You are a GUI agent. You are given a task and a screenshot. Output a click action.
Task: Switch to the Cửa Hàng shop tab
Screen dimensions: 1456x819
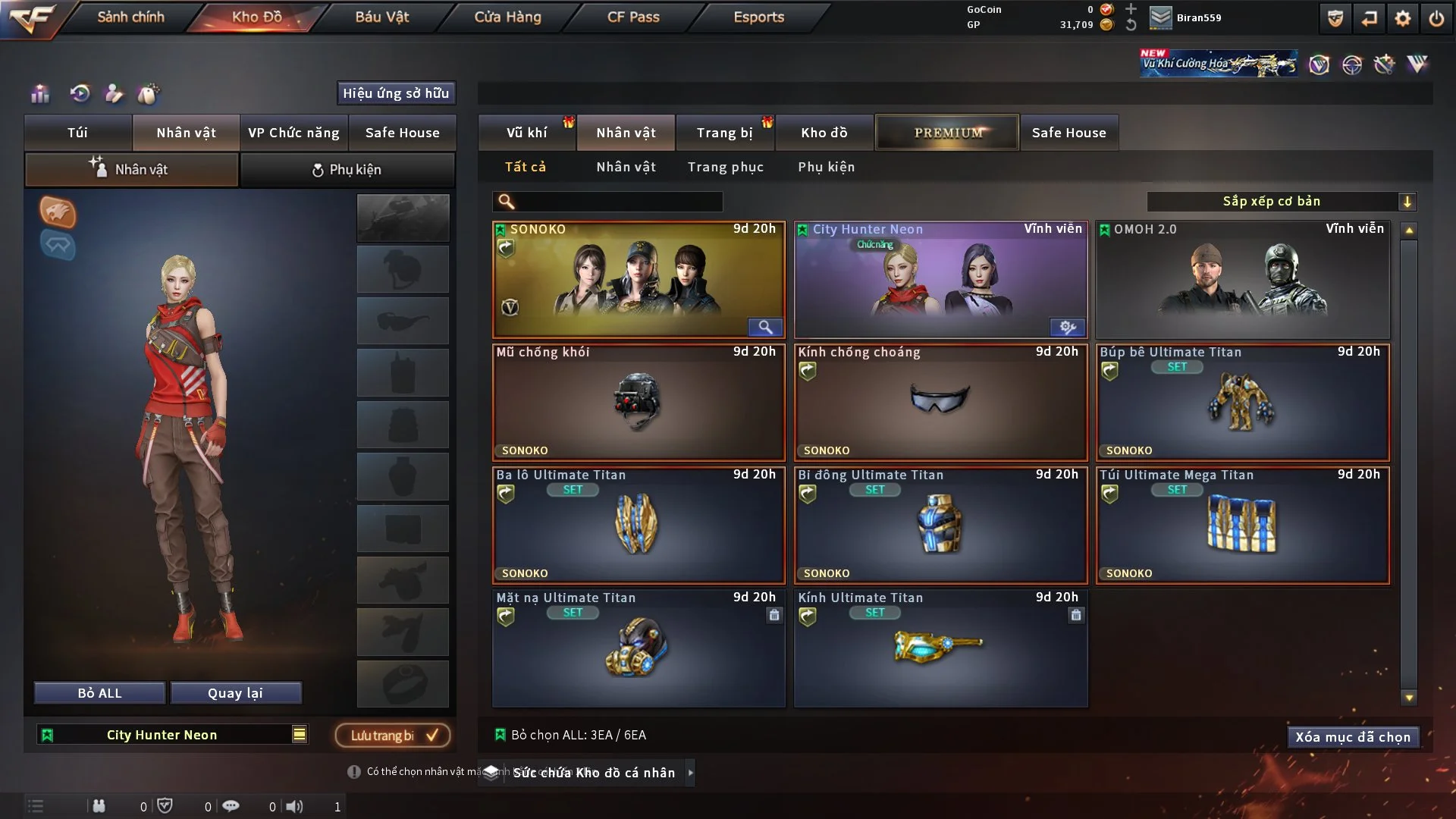[507, 17]
